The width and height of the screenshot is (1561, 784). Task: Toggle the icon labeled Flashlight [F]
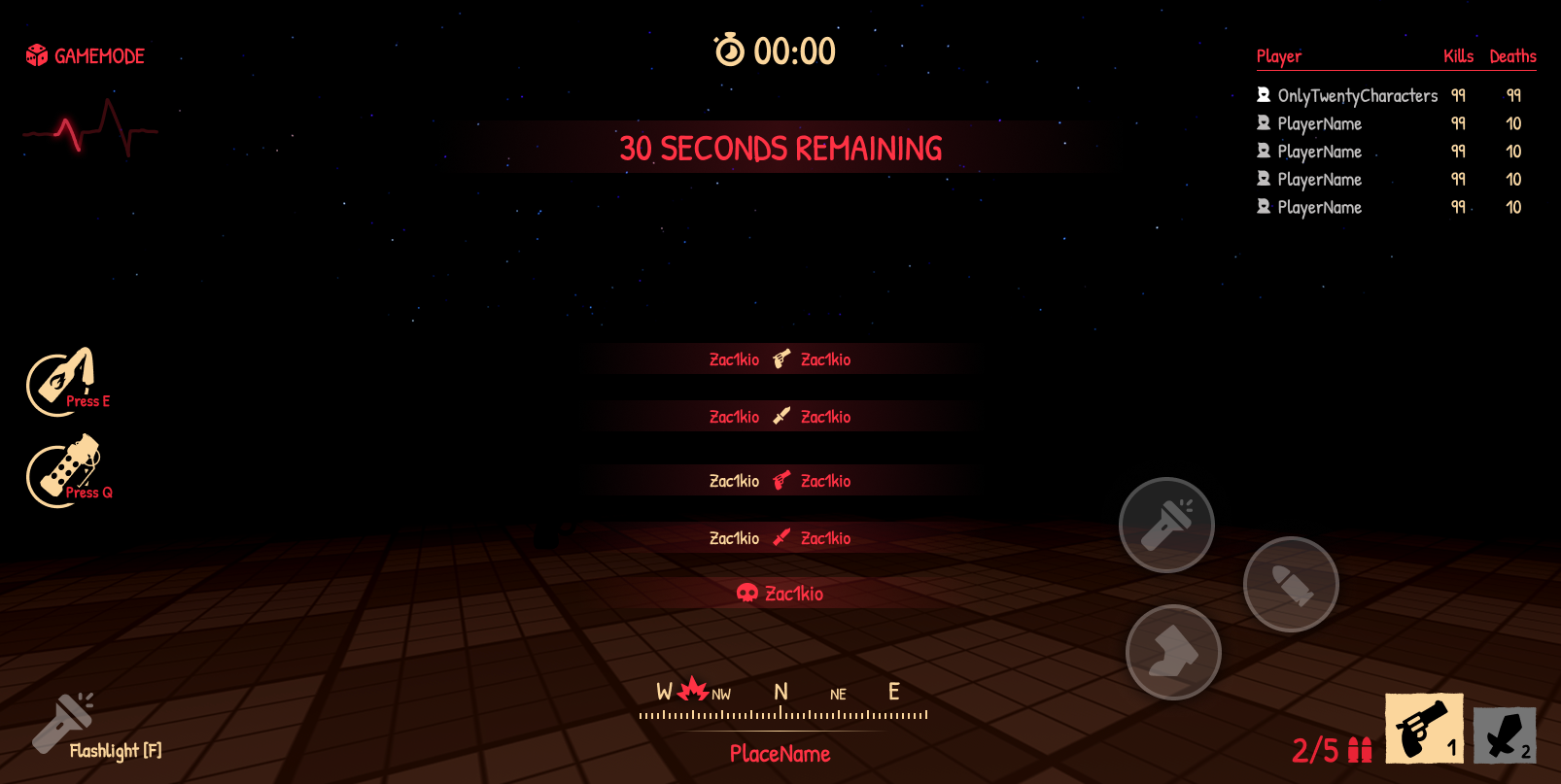coord(63,724)
